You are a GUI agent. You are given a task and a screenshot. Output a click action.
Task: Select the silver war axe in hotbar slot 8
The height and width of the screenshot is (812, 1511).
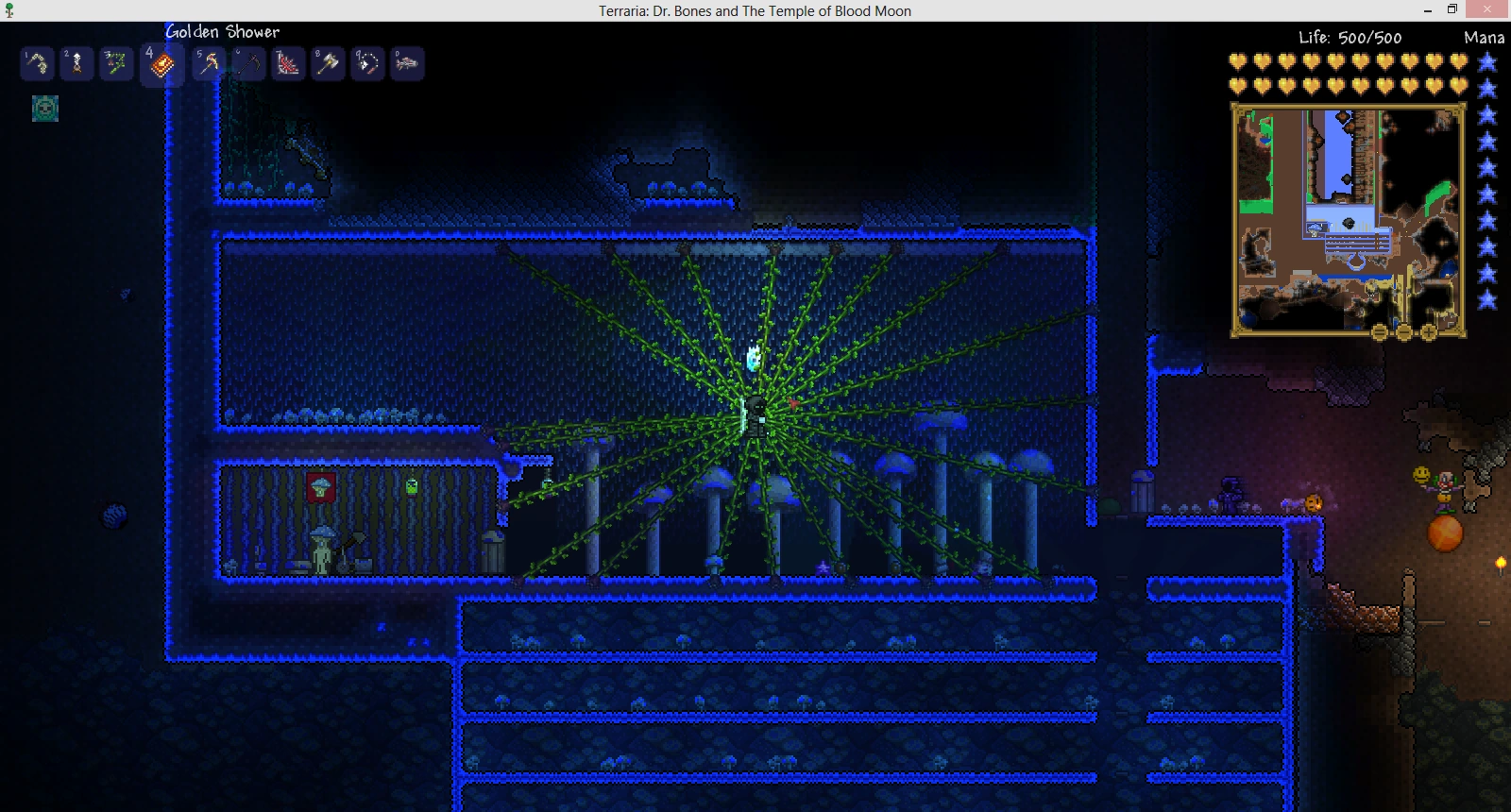click(x=328, y=63)
